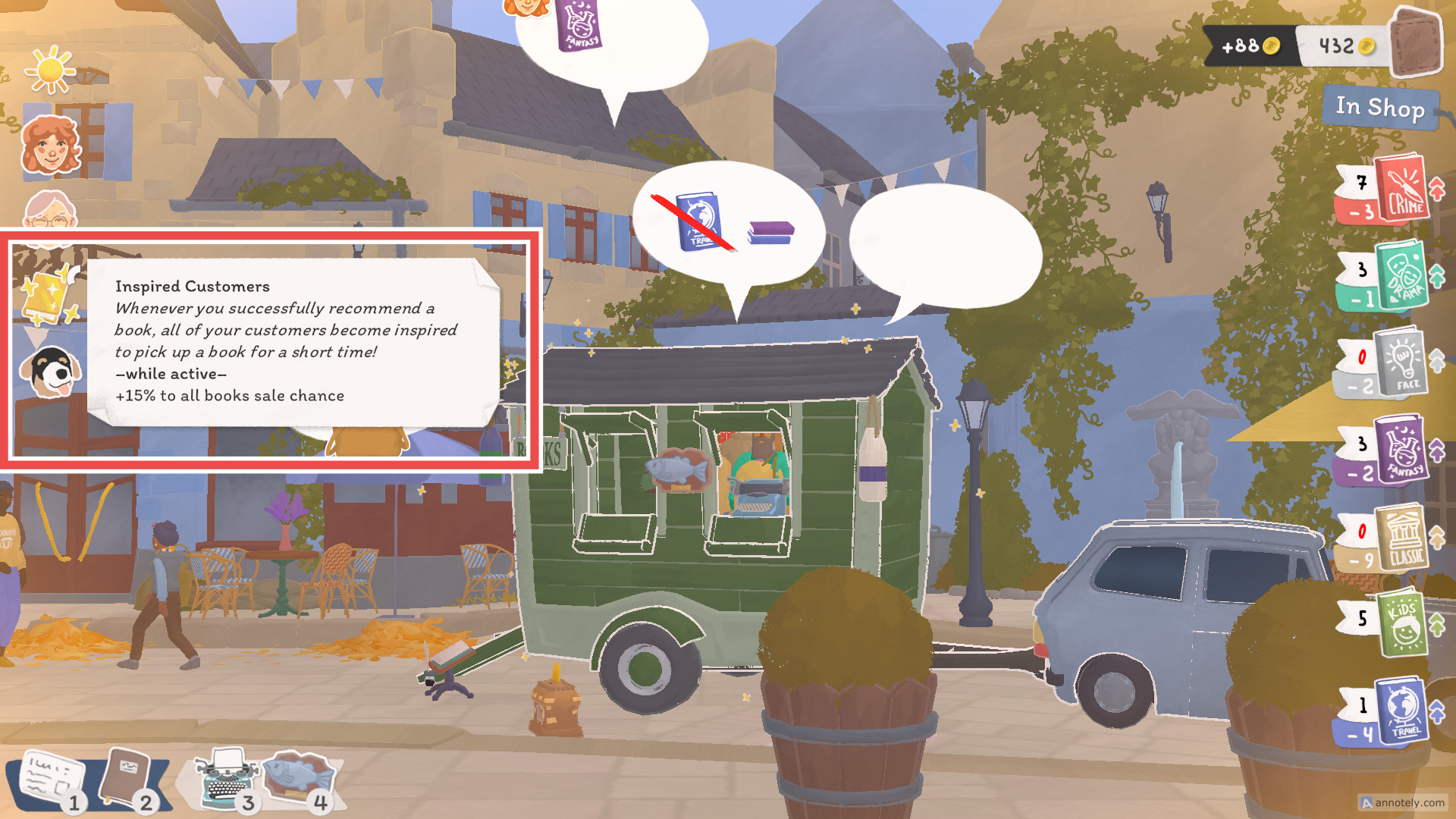The width and height of the screenshot is (1456, 819).
Task: Click the grey-haired lady with glasses portrait
Action: point(50,212)
